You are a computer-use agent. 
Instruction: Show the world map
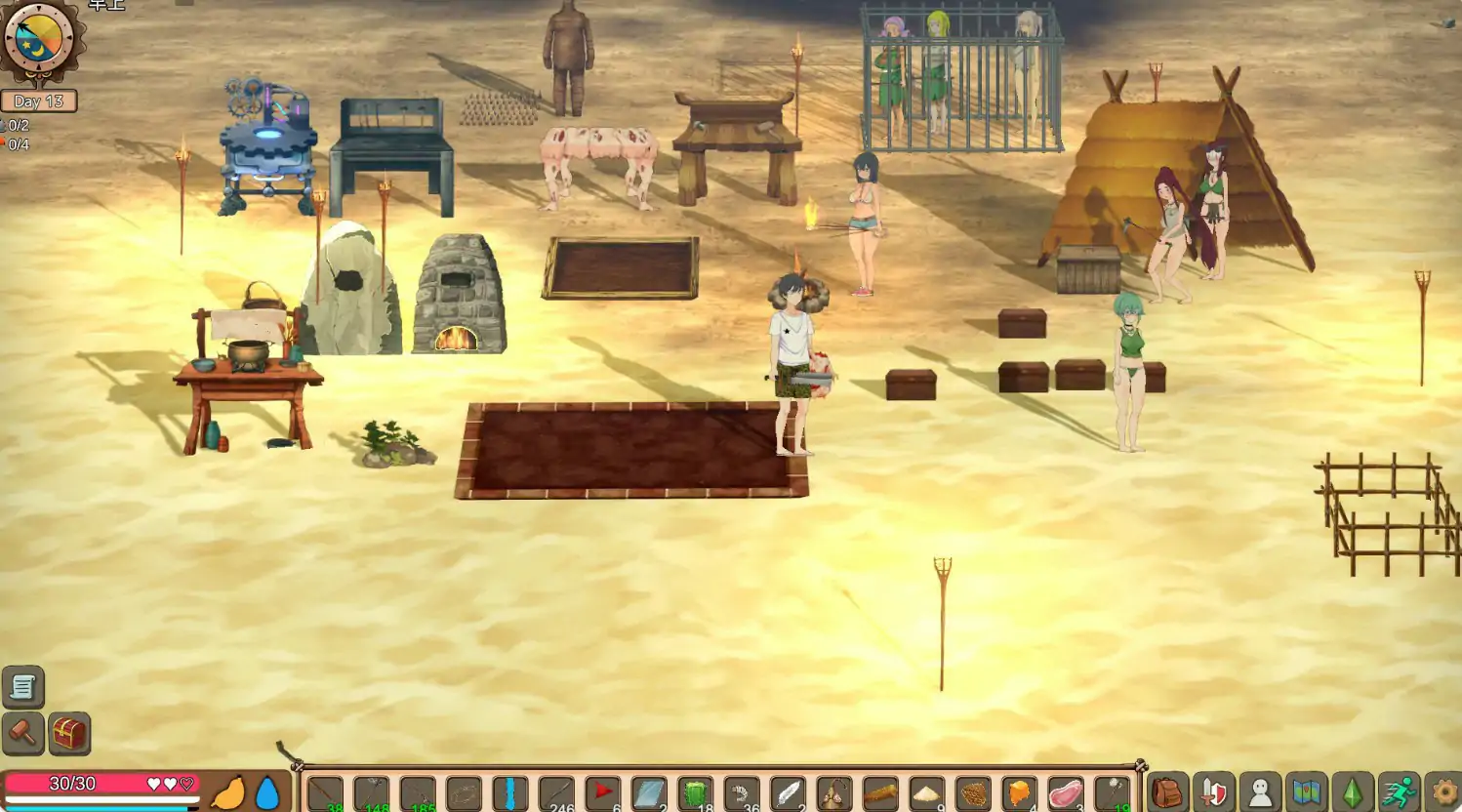pos(1306,792)
